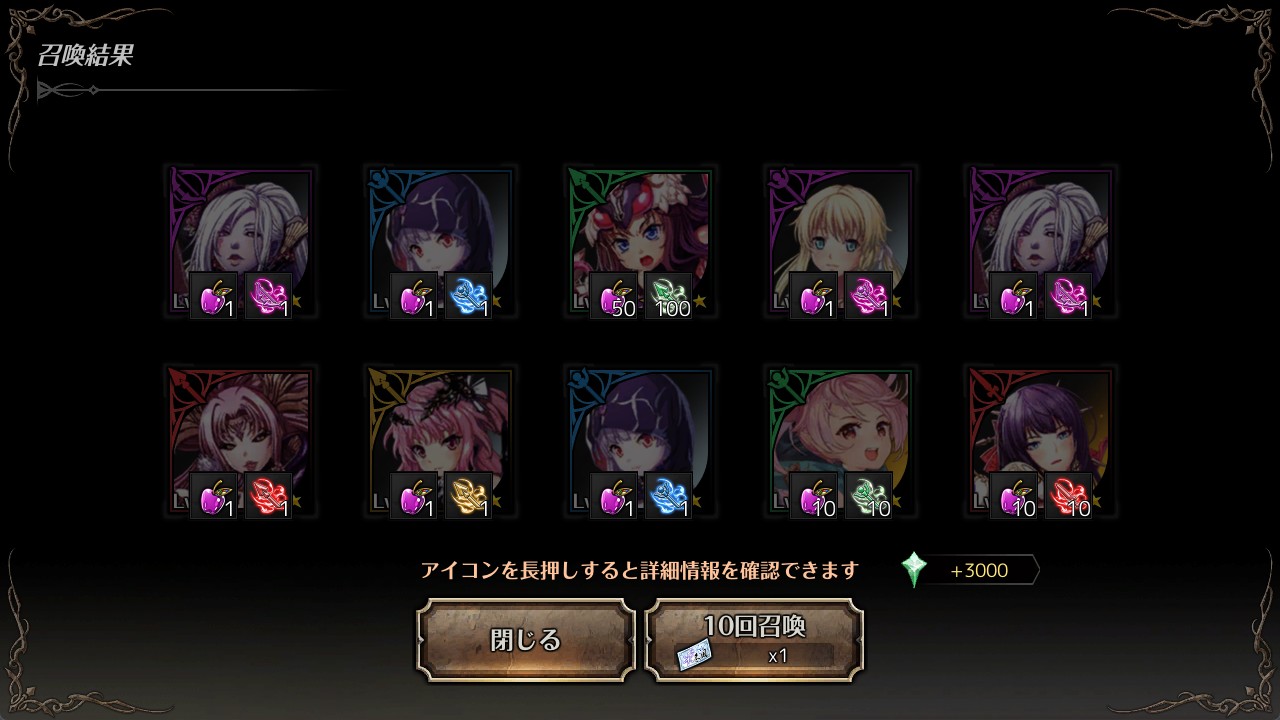Open the green-framed character with 50 and 100 rewards

click(x=640, y=241)
